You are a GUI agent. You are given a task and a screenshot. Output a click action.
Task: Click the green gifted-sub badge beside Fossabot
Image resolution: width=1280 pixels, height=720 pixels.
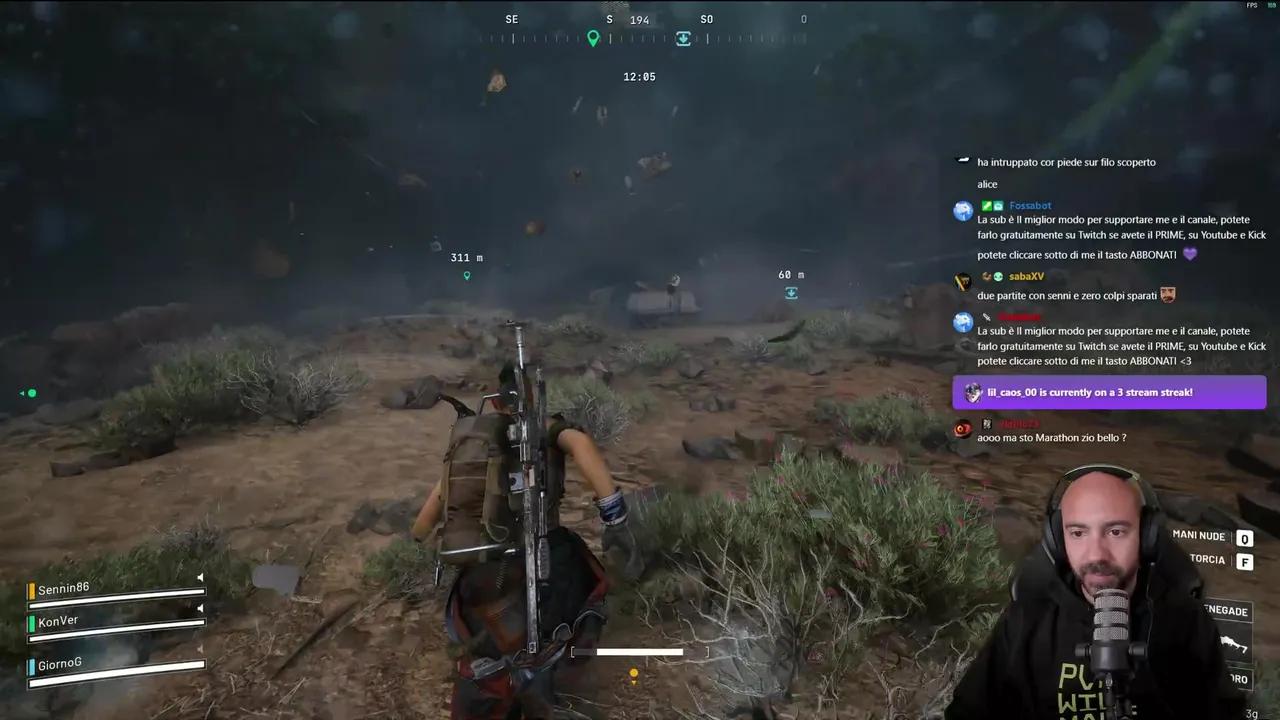pyautogui.click(x=986, y=205)
